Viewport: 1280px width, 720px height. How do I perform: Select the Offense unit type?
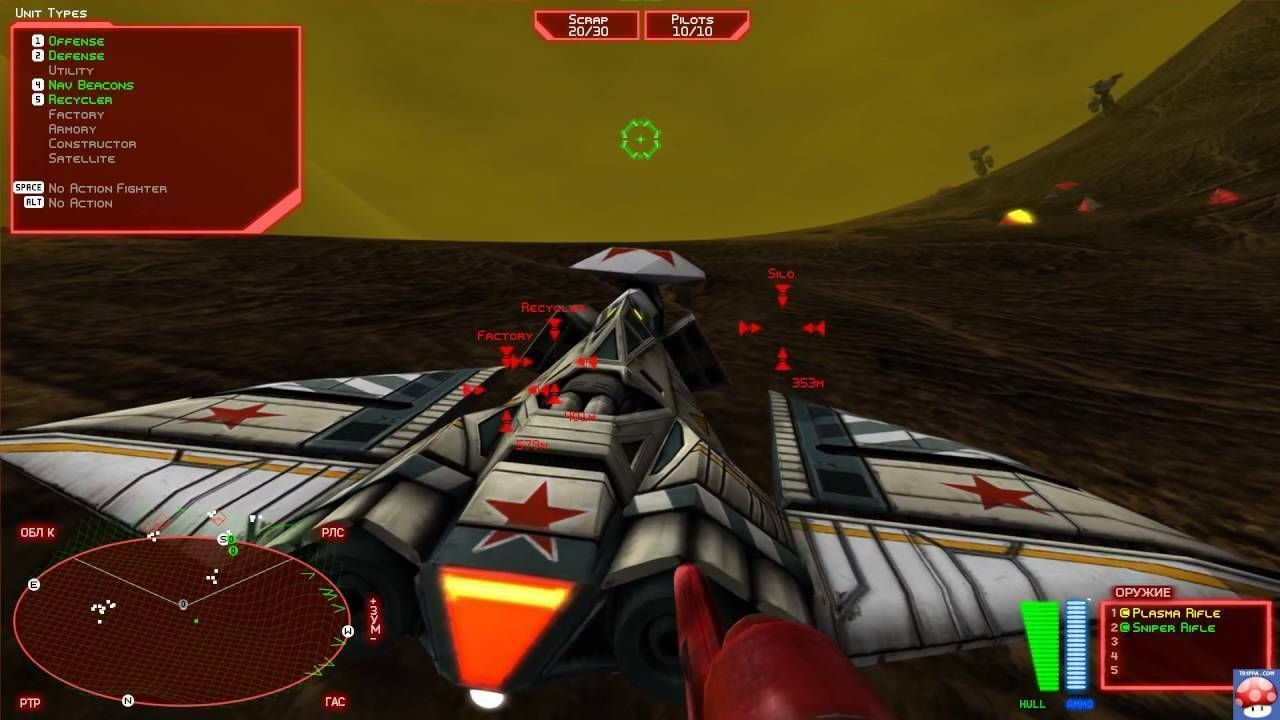pyautogui.click(x=76, y=41)
